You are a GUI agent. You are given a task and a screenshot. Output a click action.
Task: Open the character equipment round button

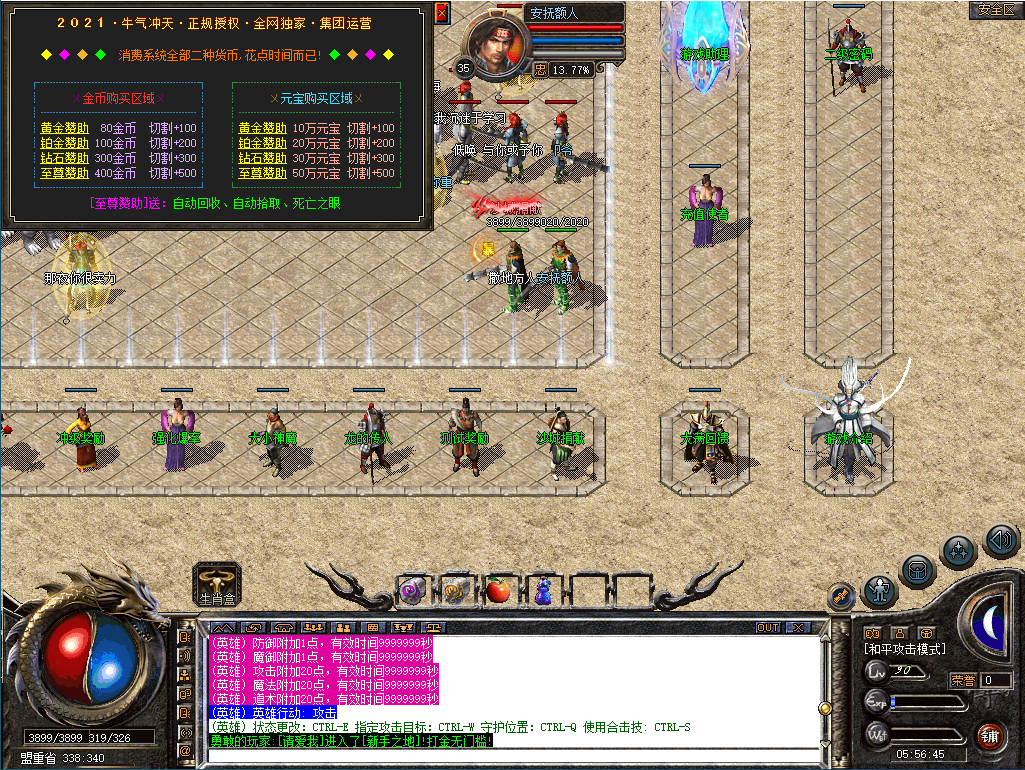pyautogui.click(x=880, y=590)
